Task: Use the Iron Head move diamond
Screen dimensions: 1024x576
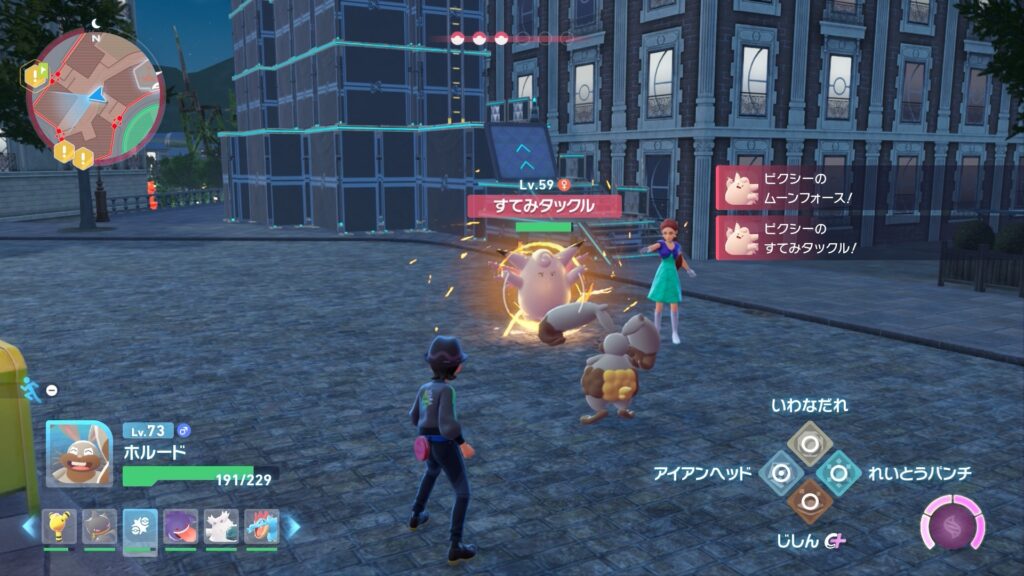Action: pos(780,472)
